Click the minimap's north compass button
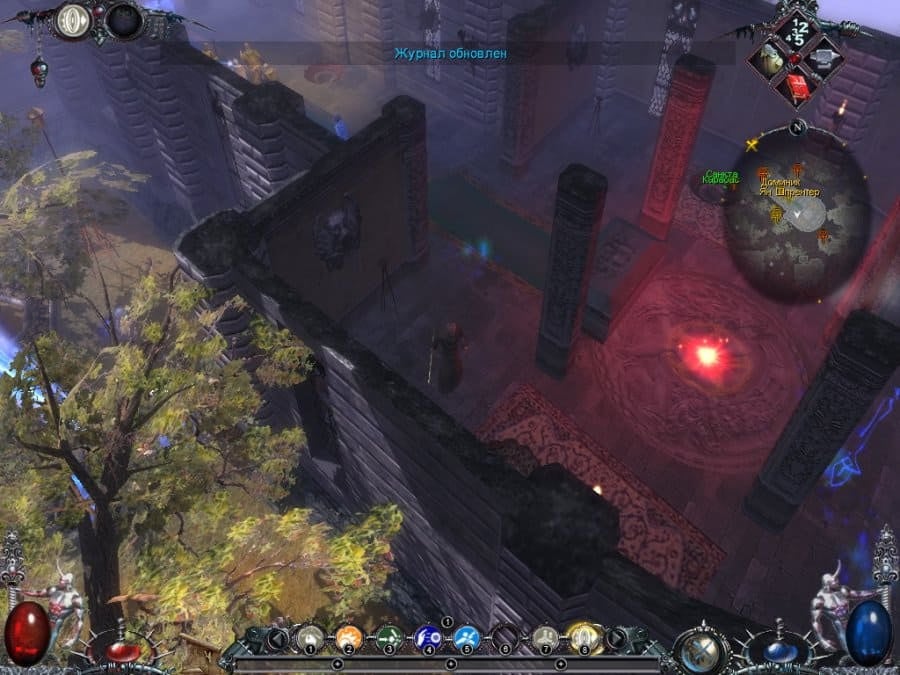The image size is (900, 675). point(797,128)
